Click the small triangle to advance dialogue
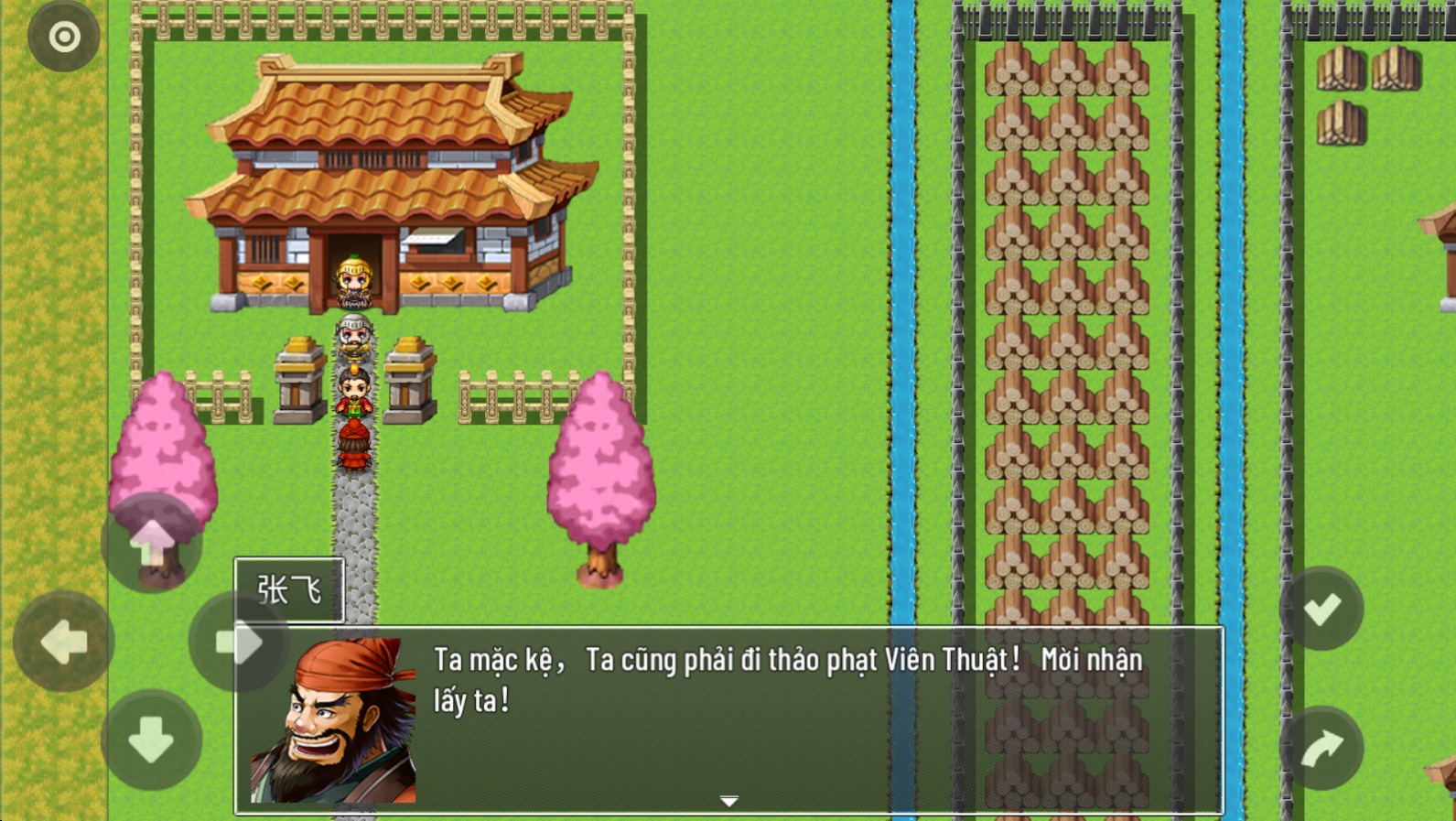Image resolution: width=1456 pixels, height=821 pixels. pyautogui.click(x=729, y=798)
